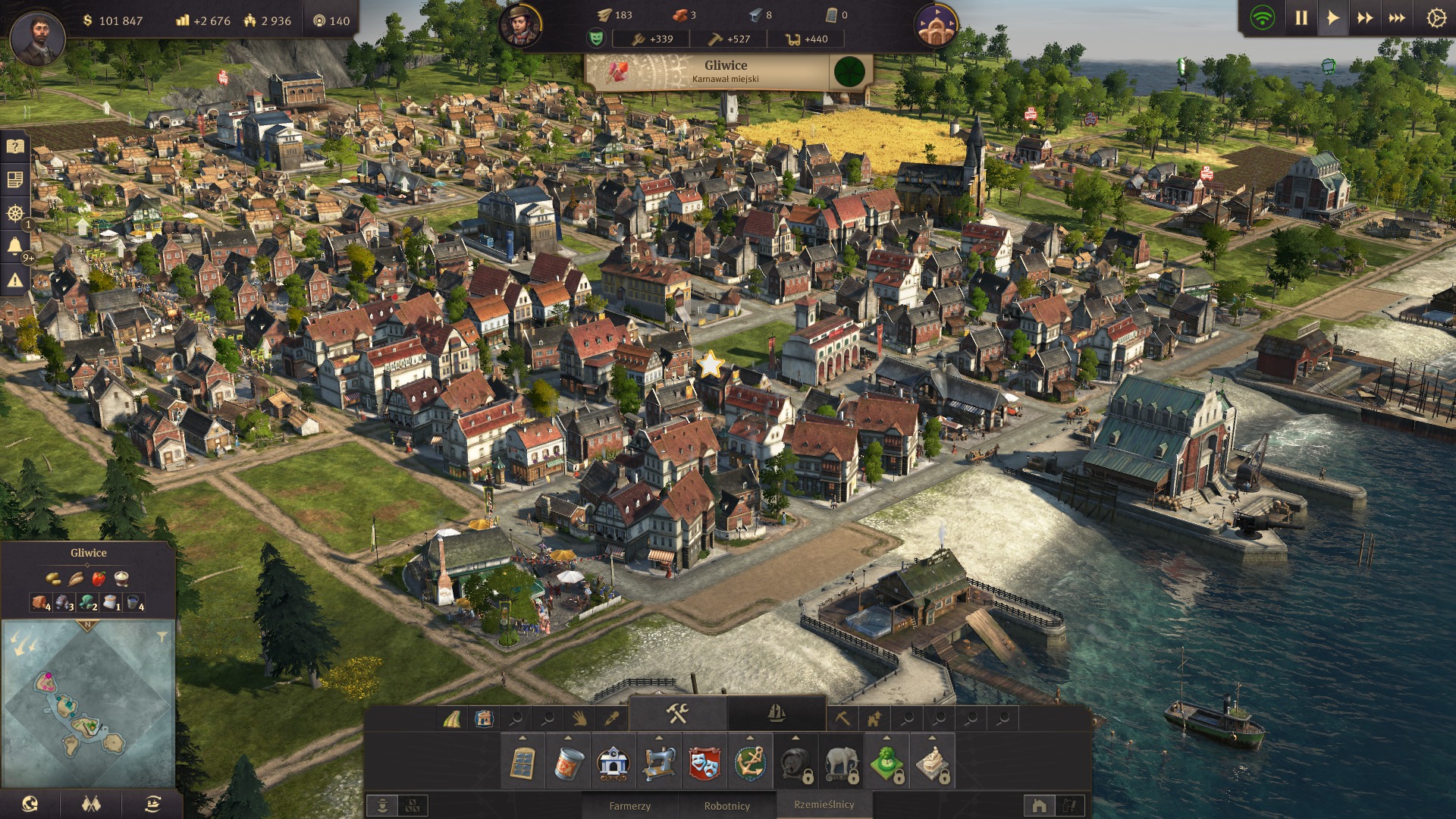Open the notifications bell
1456x819 pixels.
pos(15,245)
